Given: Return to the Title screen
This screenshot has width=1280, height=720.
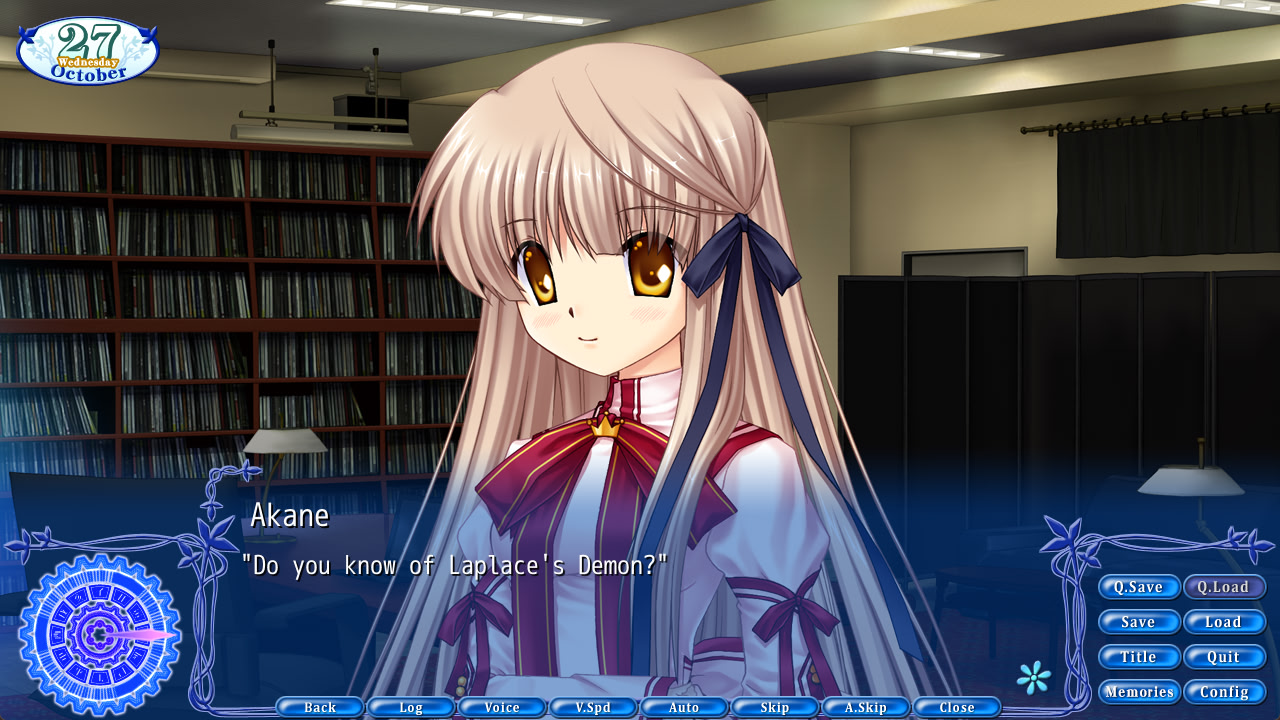Looking at the screenshot, I should [1139, 656].
